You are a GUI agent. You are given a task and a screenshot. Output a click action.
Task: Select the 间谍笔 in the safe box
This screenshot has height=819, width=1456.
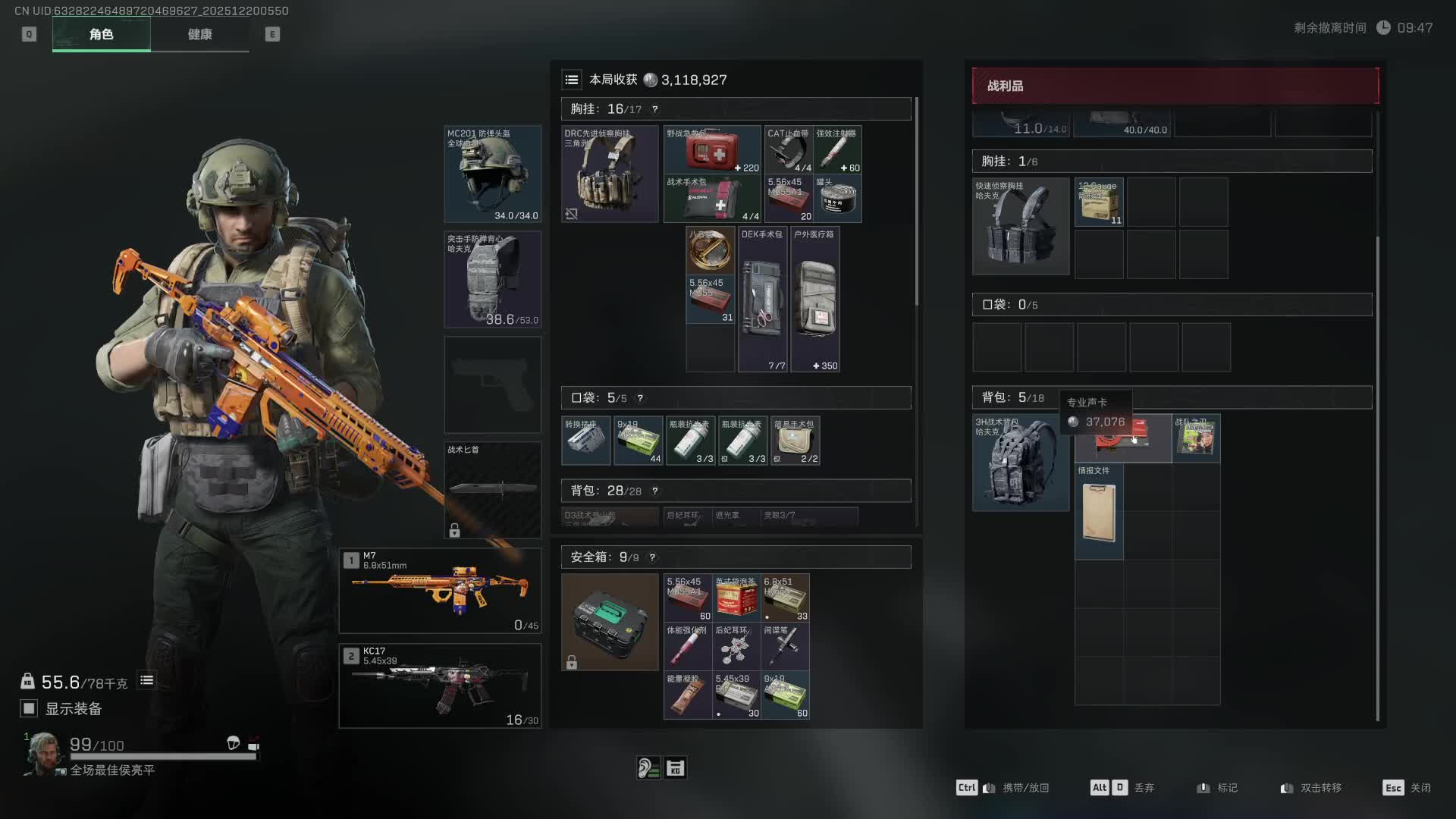point(785,646)
